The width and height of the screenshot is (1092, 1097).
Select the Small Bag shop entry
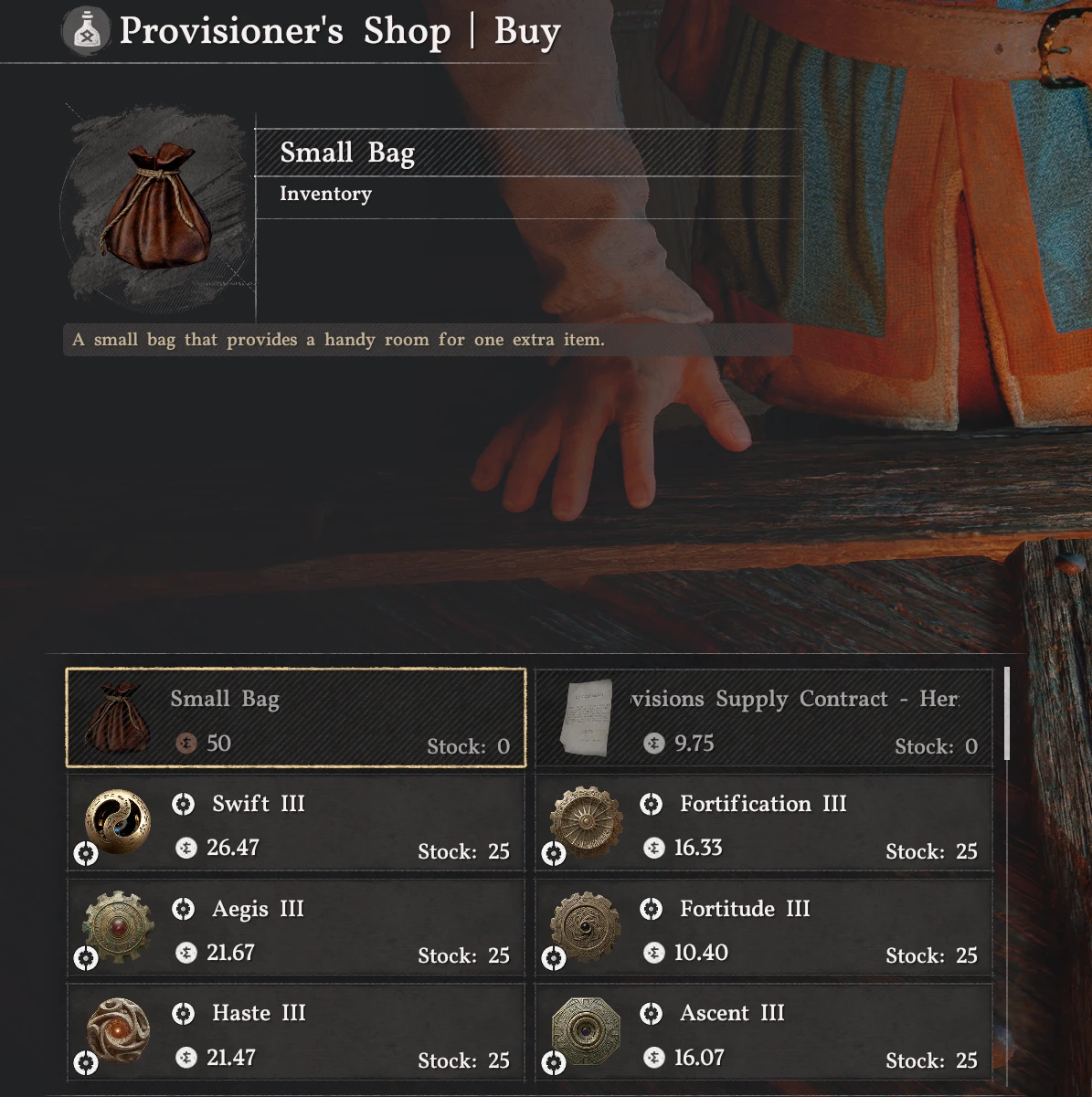[295, 718]
